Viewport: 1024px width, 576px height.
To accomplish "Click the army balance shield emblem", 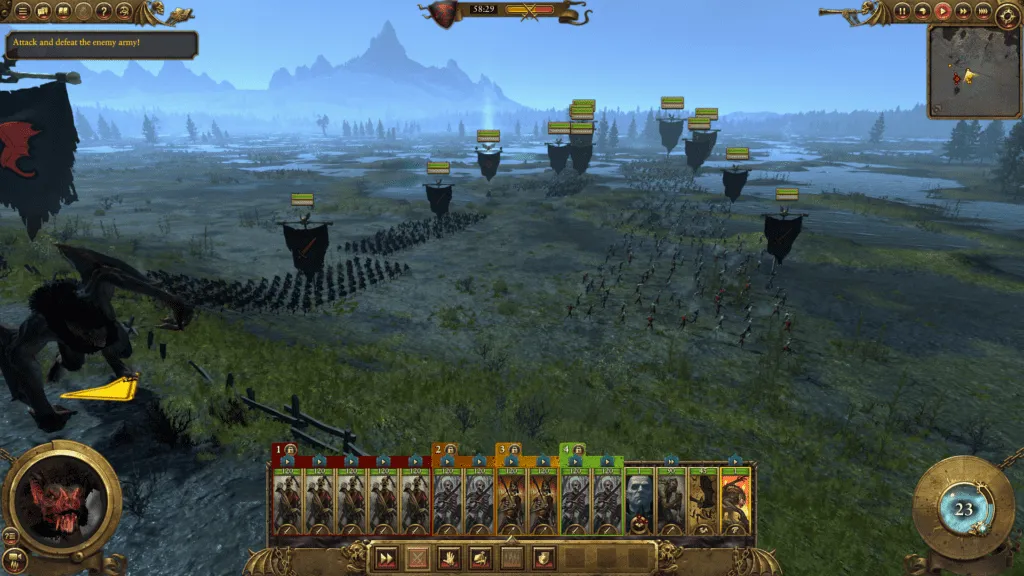I will (x=439, y=13).
